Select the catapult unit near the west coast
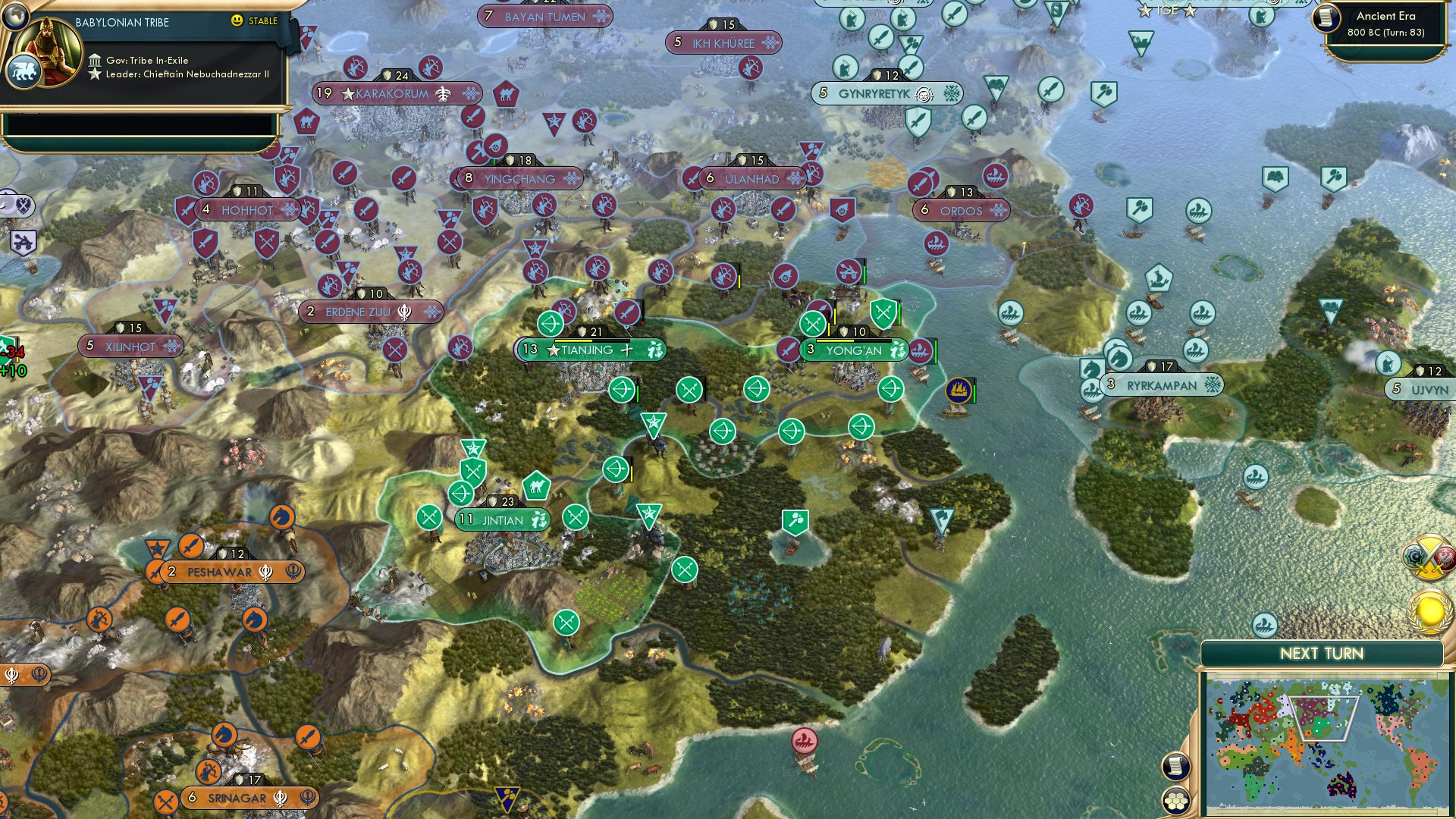The height and width of the screenshot is (819, 1456). click(x=23, y=241)
